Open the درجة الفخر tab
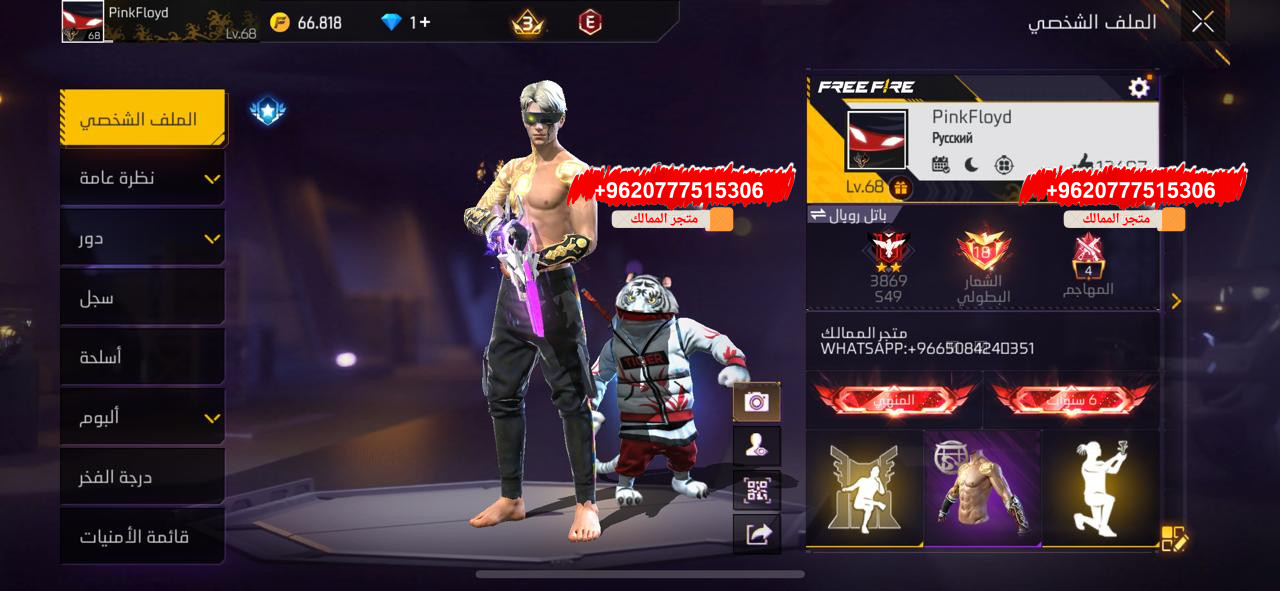This screenshot has height=591, width=1280. click(142, 477)
